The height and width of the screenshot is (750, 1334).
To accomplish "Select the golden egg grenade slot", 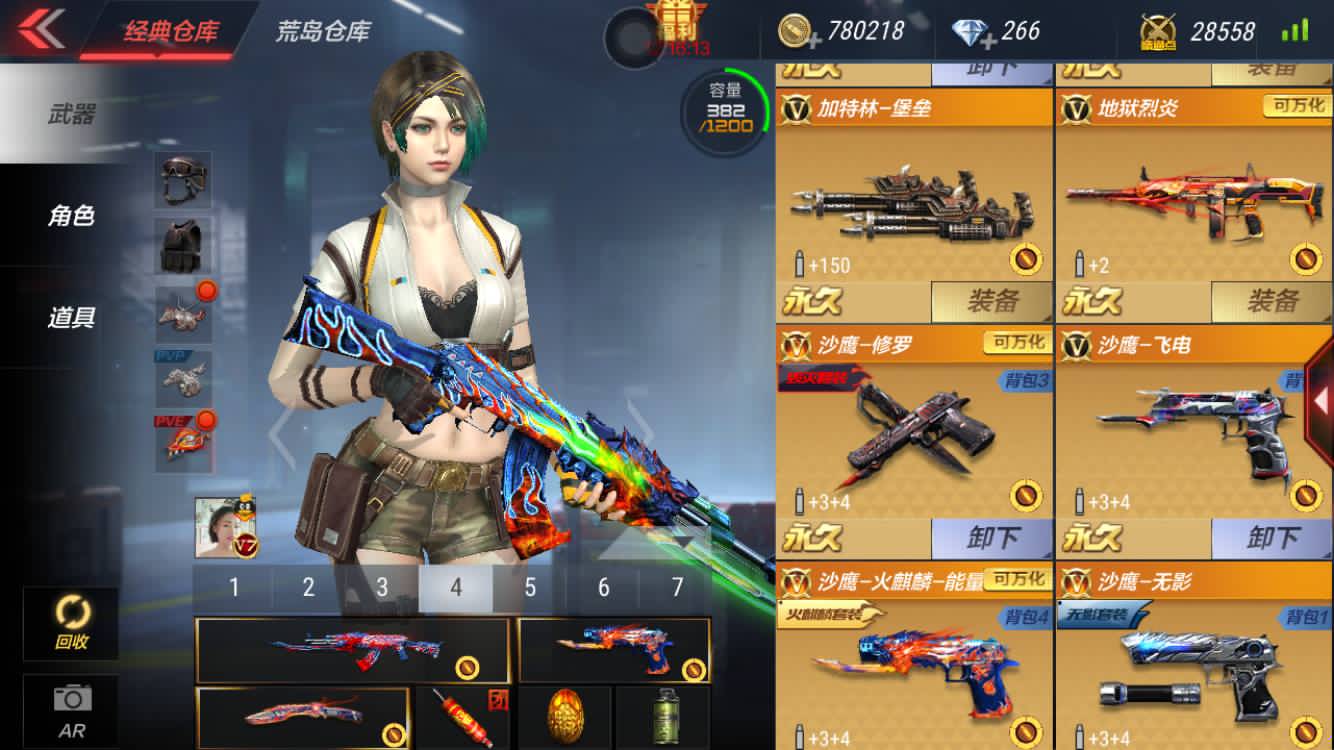I will point(564,717).
